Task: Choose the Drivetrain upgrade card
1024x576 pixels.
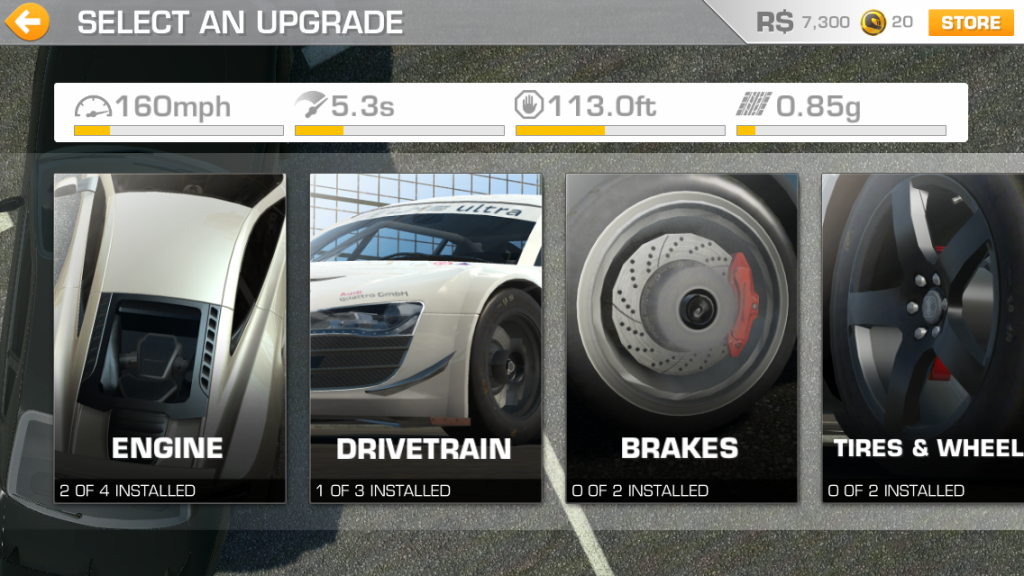Action: [425, 338]
